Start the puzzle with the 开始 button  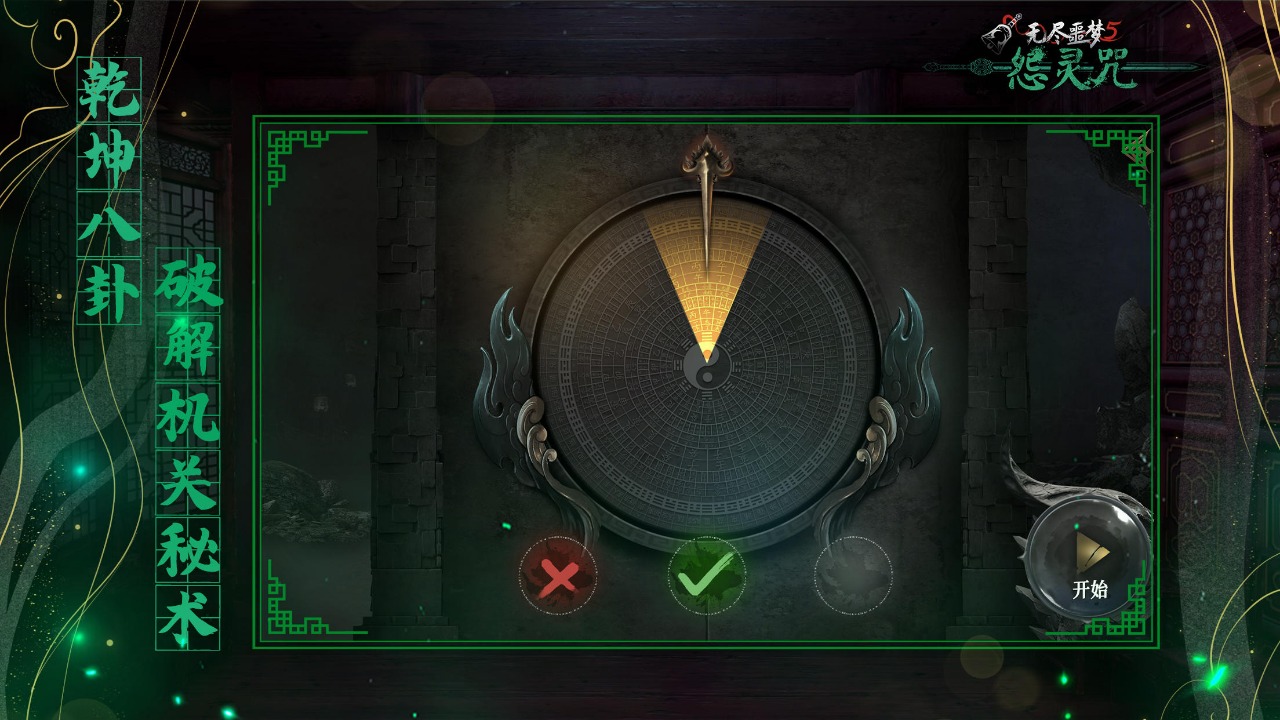[x=1089, y=560]
